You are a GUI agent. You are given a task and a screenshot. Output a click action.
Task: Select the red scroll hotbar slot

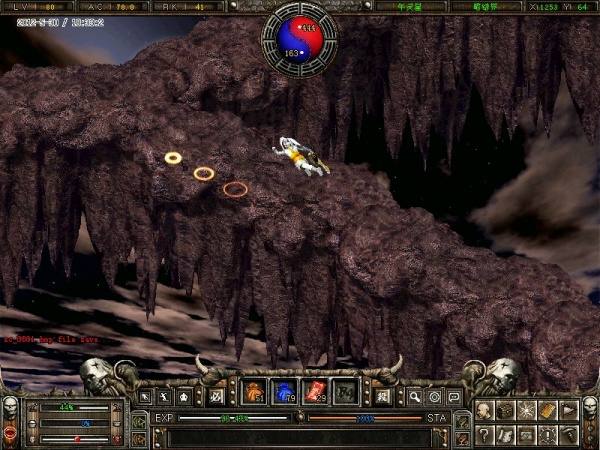pos(315,393)
